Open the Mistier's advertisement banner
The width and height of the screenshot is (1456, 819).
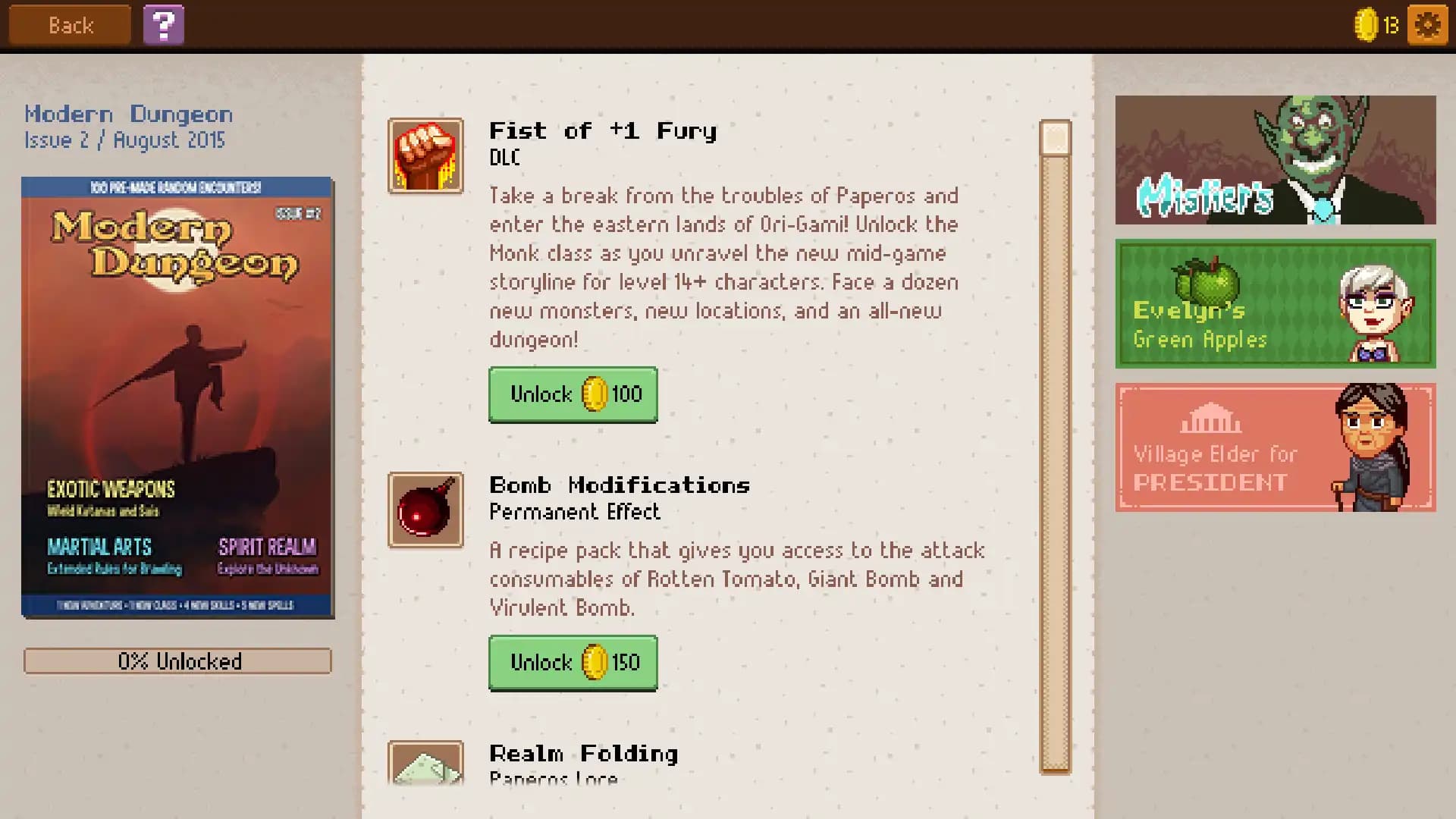click(1276, 161)
